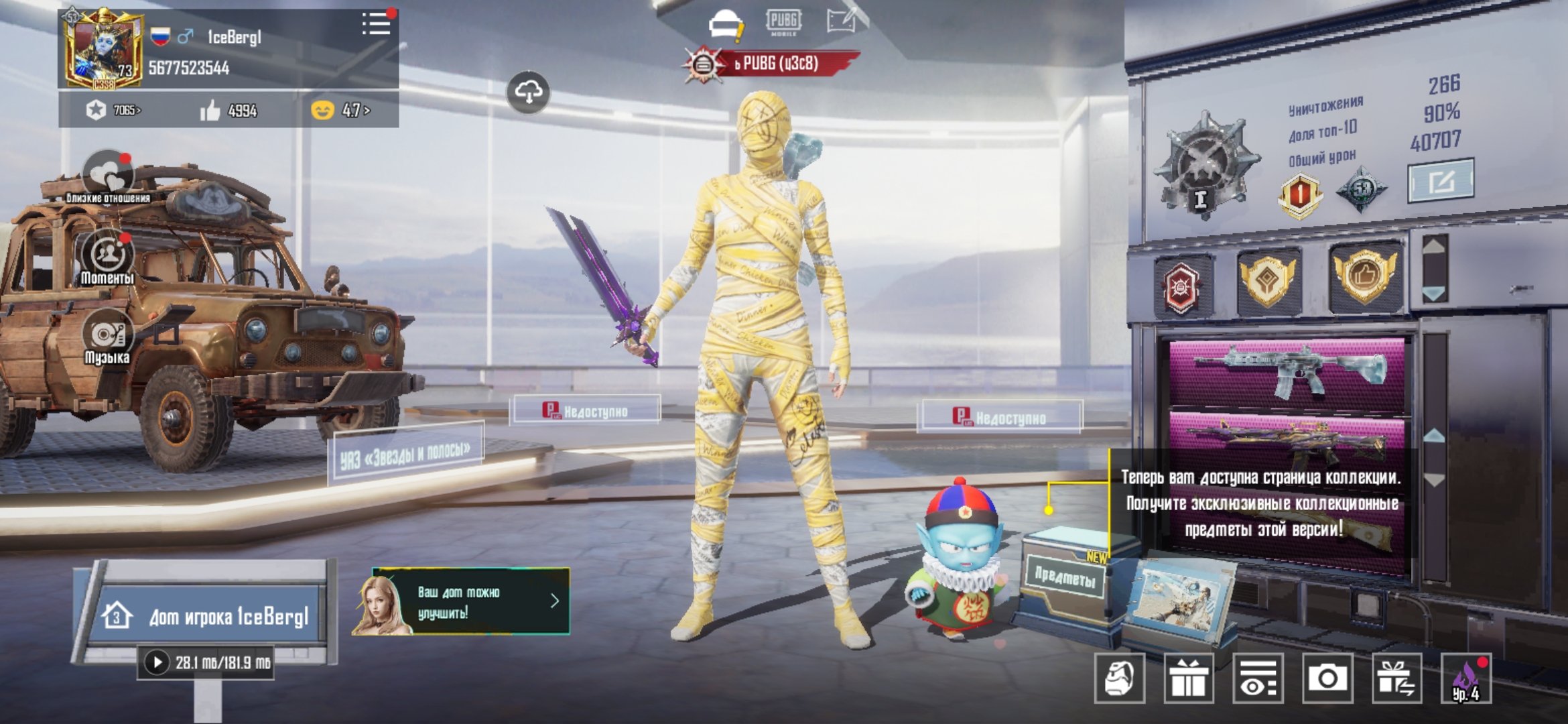1568x724 pixels.
Task: Select the УАЗ «Звезды и полосы» vehicle label
Action: point(405,454)
